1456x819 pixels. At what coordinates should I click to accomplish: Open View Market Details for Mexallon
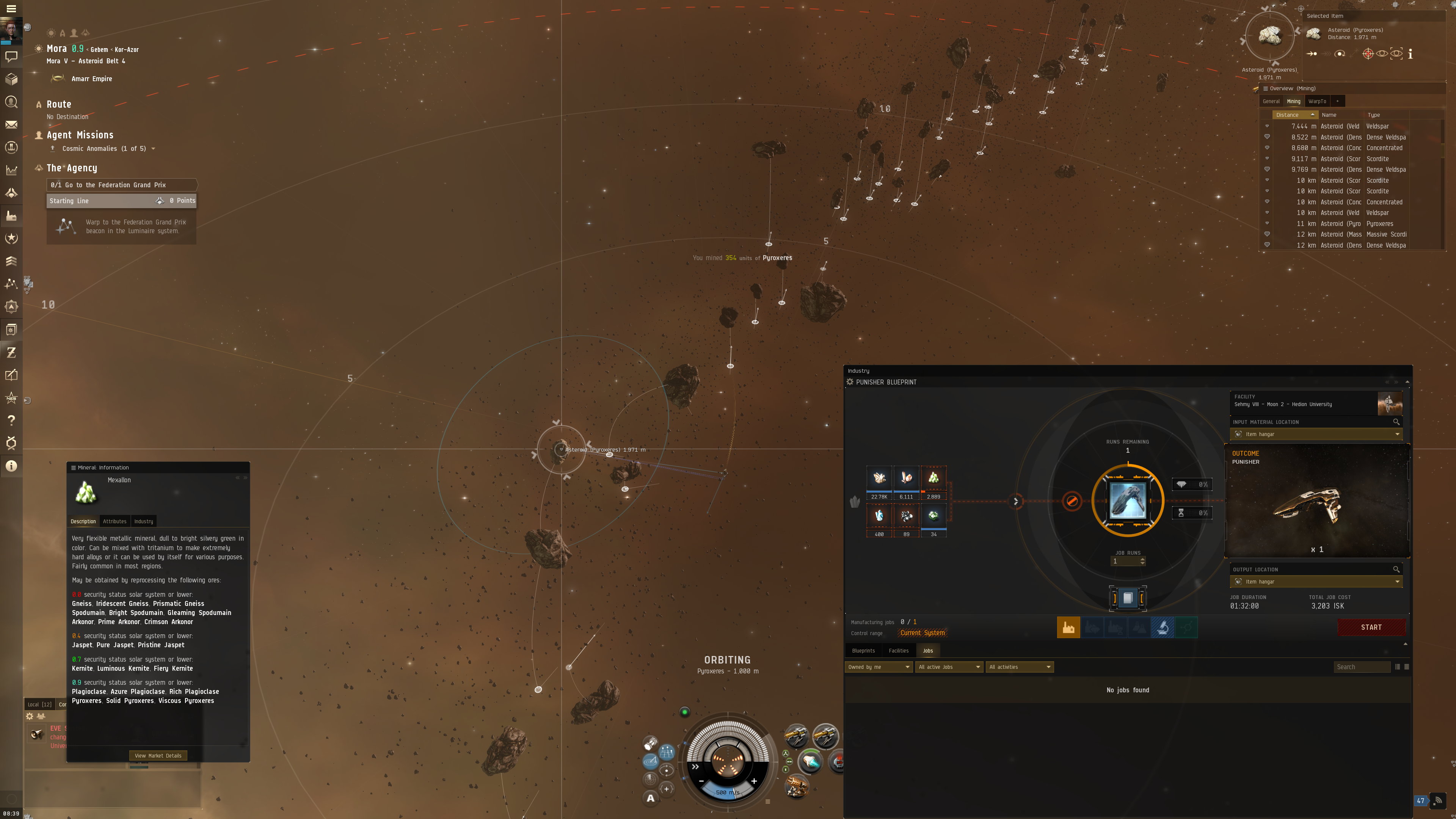point(158,755)
